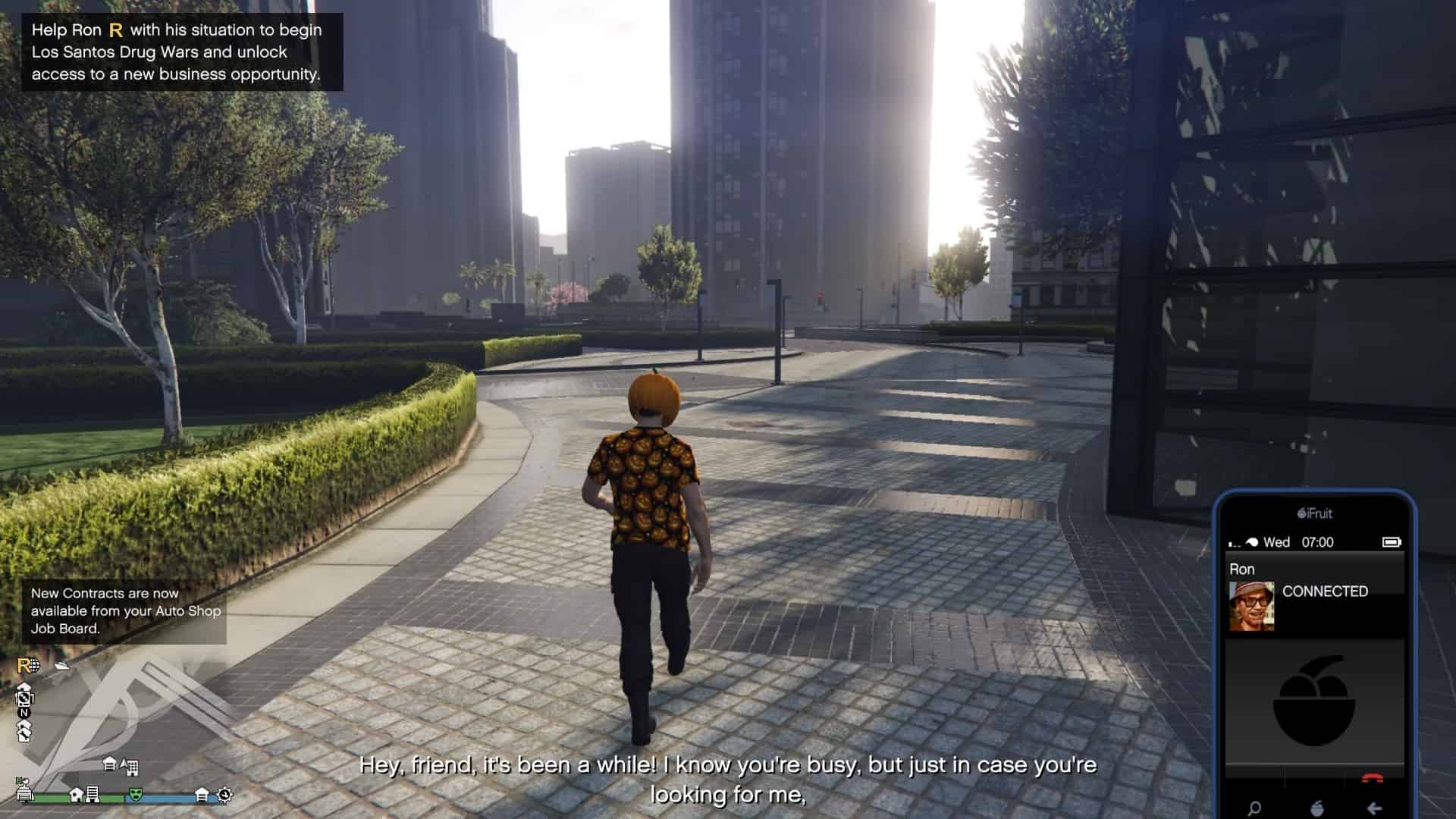The height and width of the screenshot is (819, 1456).
Task: Select the gear and wrench blip on the minimap
Action: 224,795
